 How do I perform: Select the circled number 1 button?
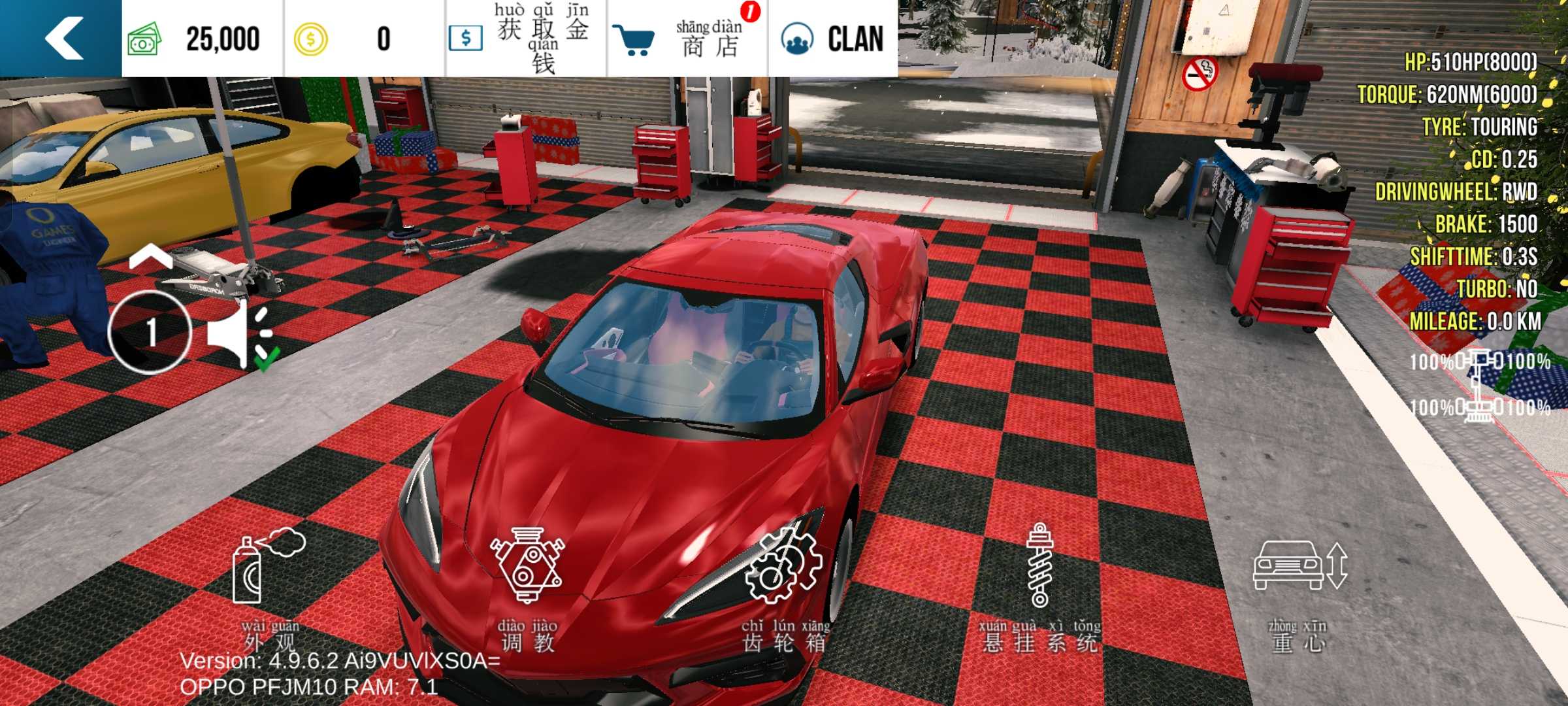click(x=150, y=331)
